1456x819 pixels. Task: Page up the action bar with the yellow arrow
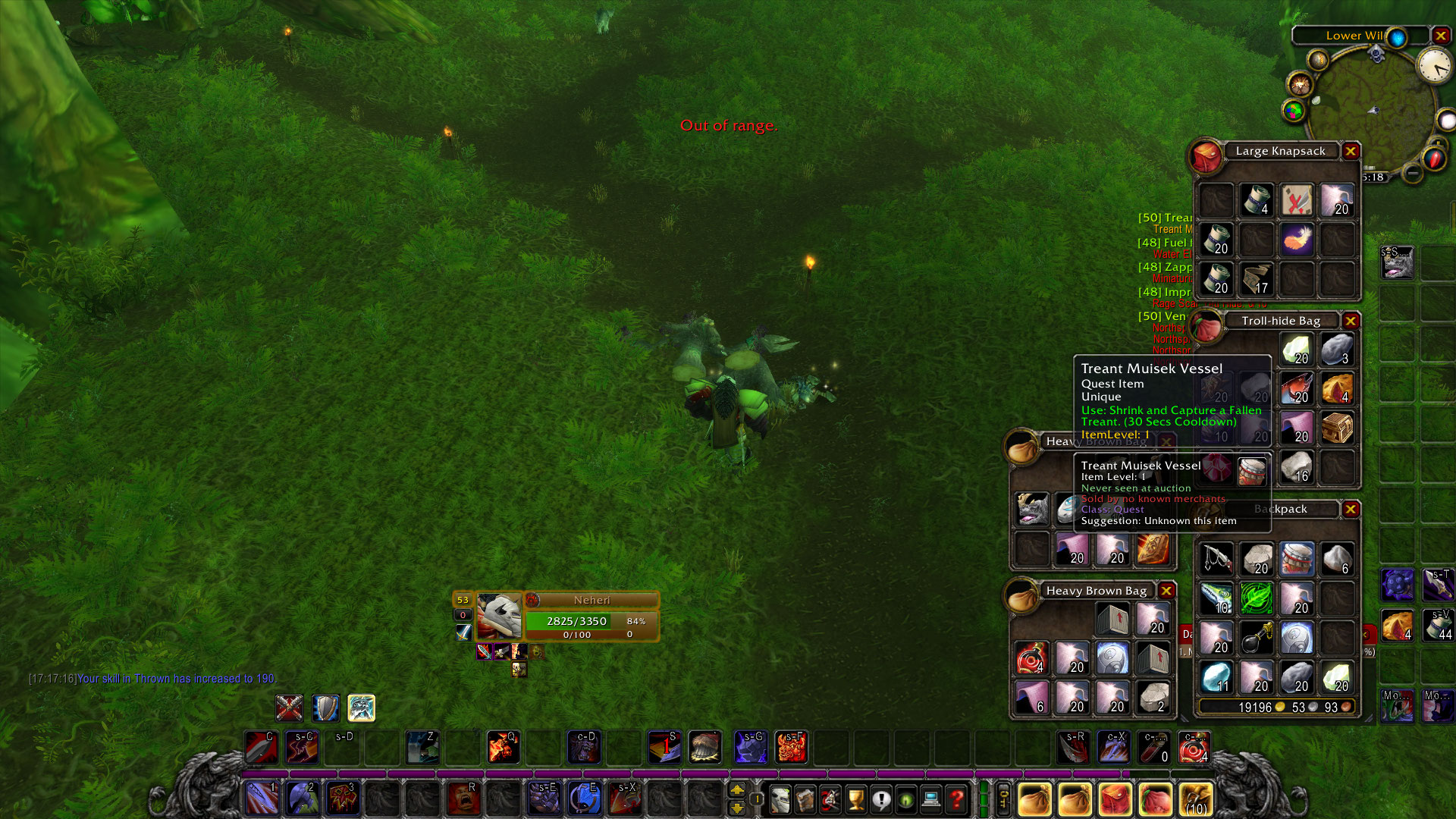point(736,790)
